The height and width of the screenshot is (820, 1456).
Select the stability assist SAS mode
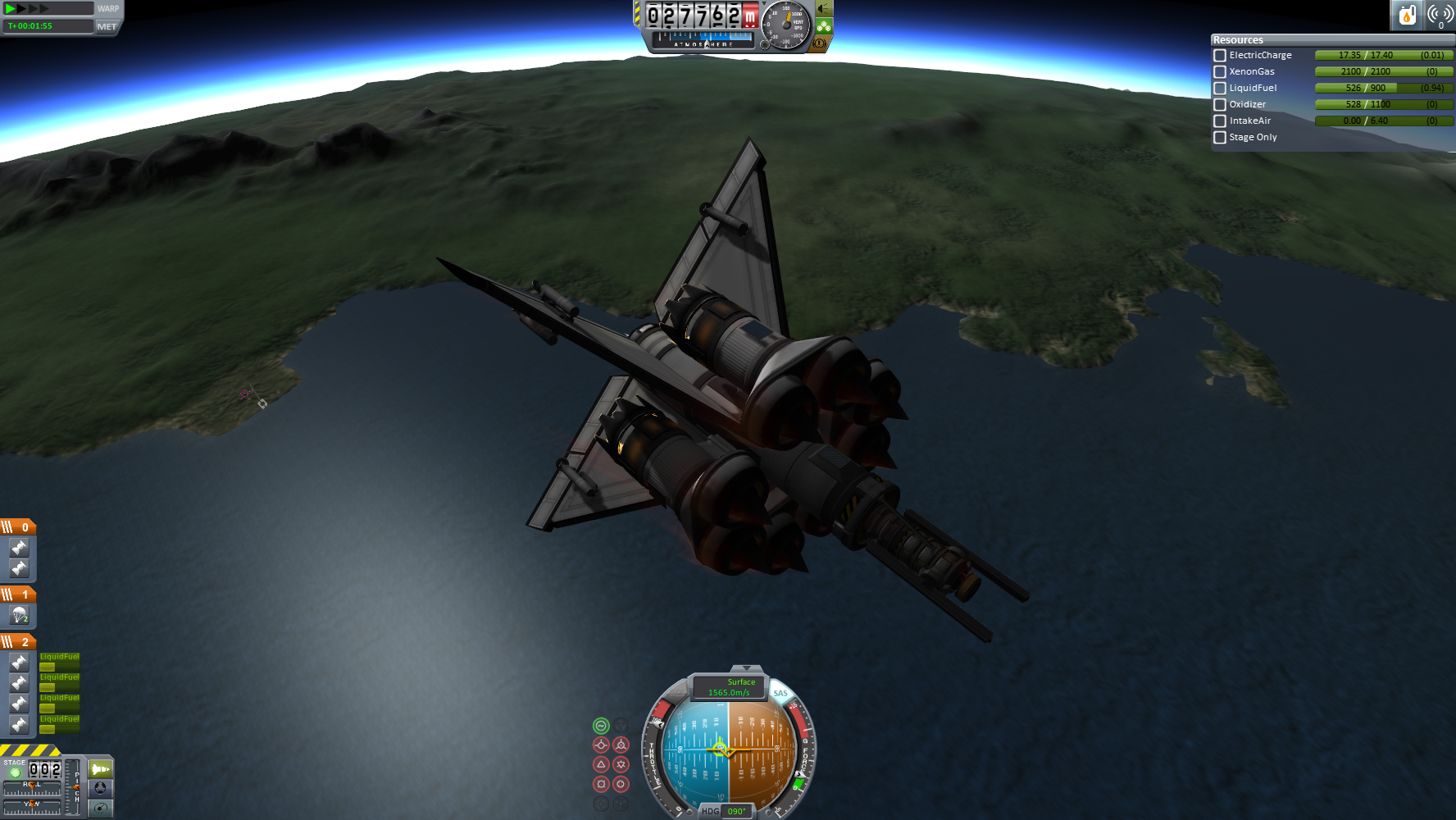[601, 726]
